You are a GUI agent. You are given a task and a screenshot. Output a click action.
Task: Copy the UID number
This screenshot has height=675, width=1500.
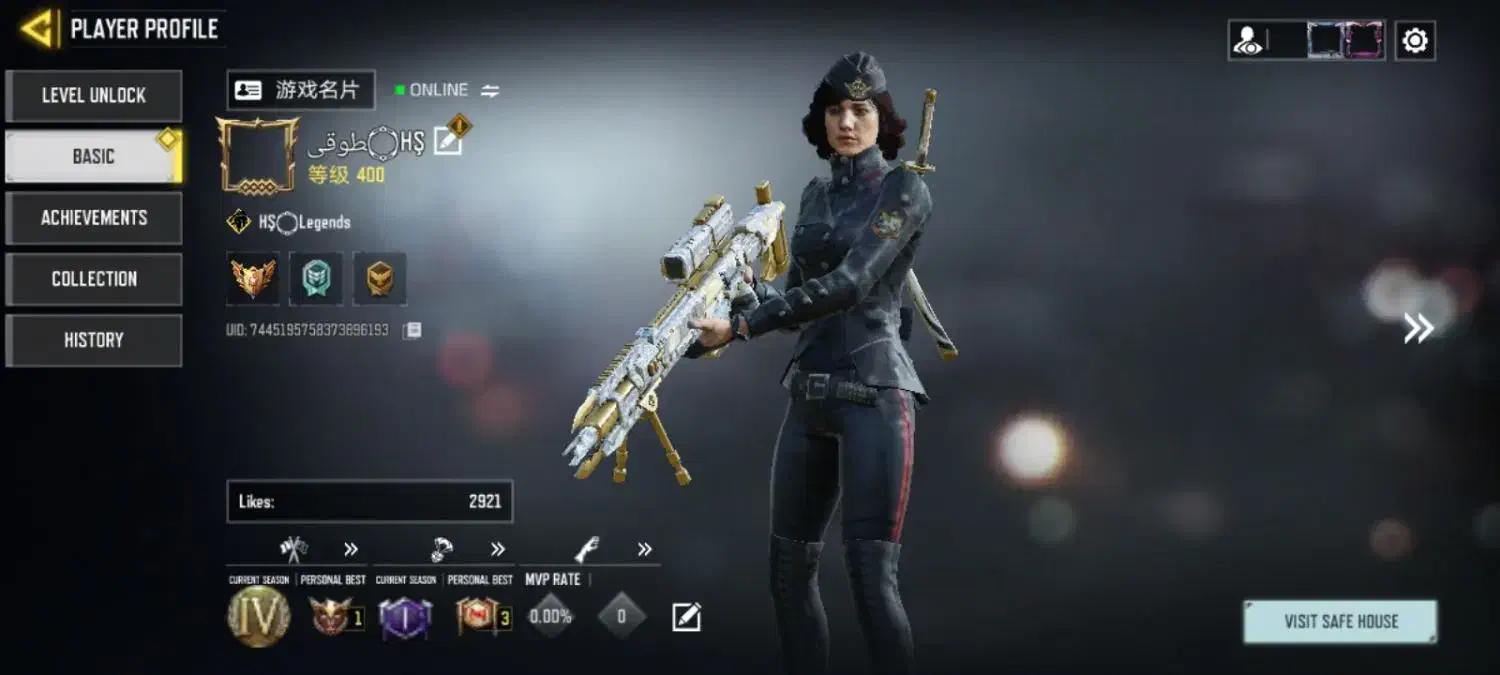pos(412,330)
